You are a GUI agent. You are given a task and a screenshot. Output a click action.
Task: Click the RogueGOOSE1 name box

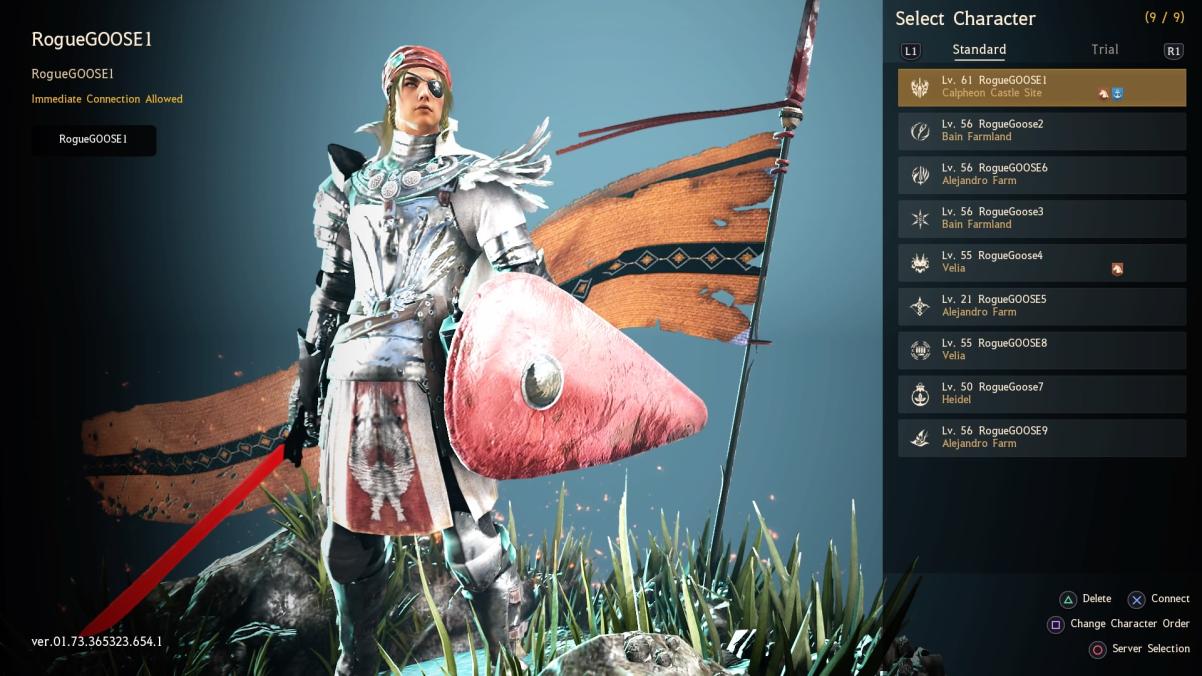[93, 140]
